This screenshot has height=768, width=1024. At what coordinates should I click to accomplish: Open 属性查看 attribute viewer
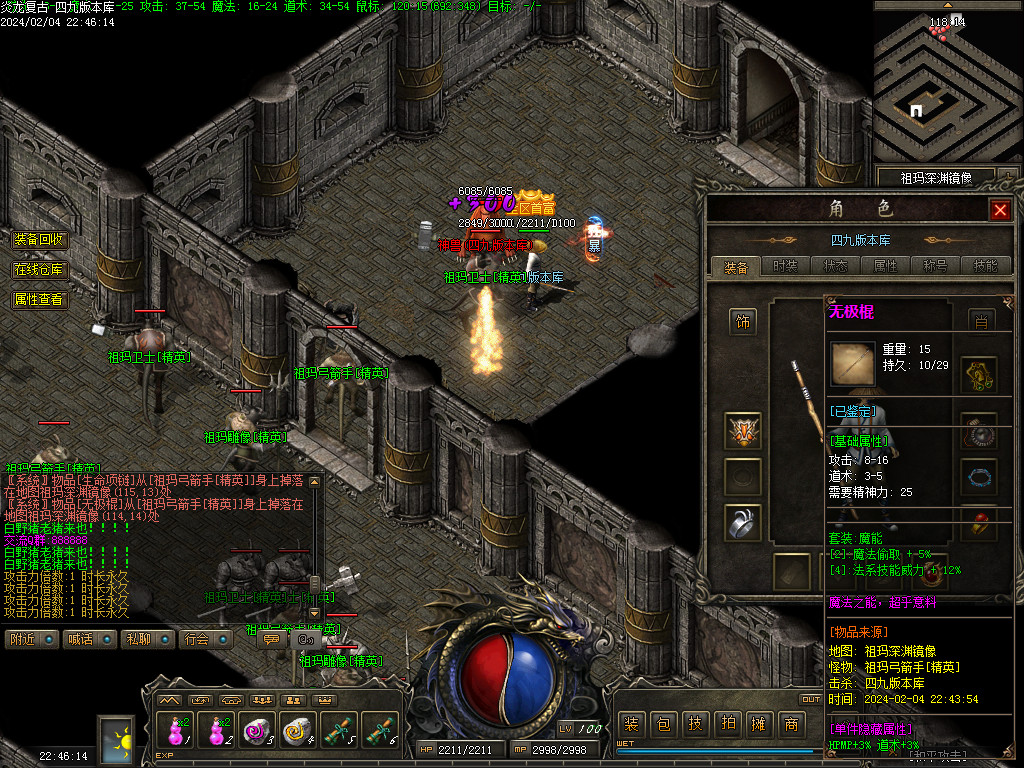point(39,299)
